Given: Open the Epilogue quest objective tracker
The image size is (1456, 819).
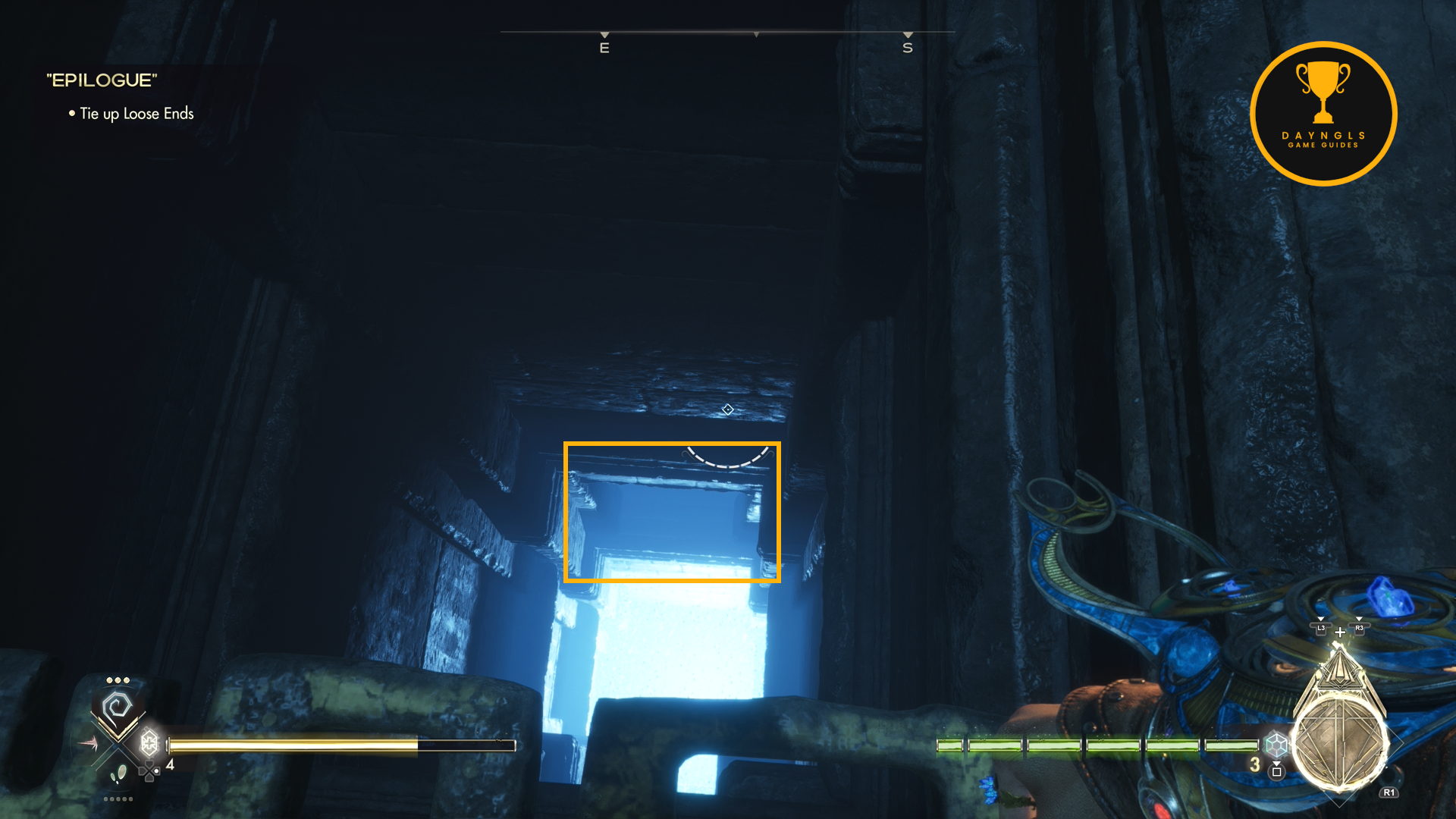Looking at the screenshot, I should (x=102, y=80).
